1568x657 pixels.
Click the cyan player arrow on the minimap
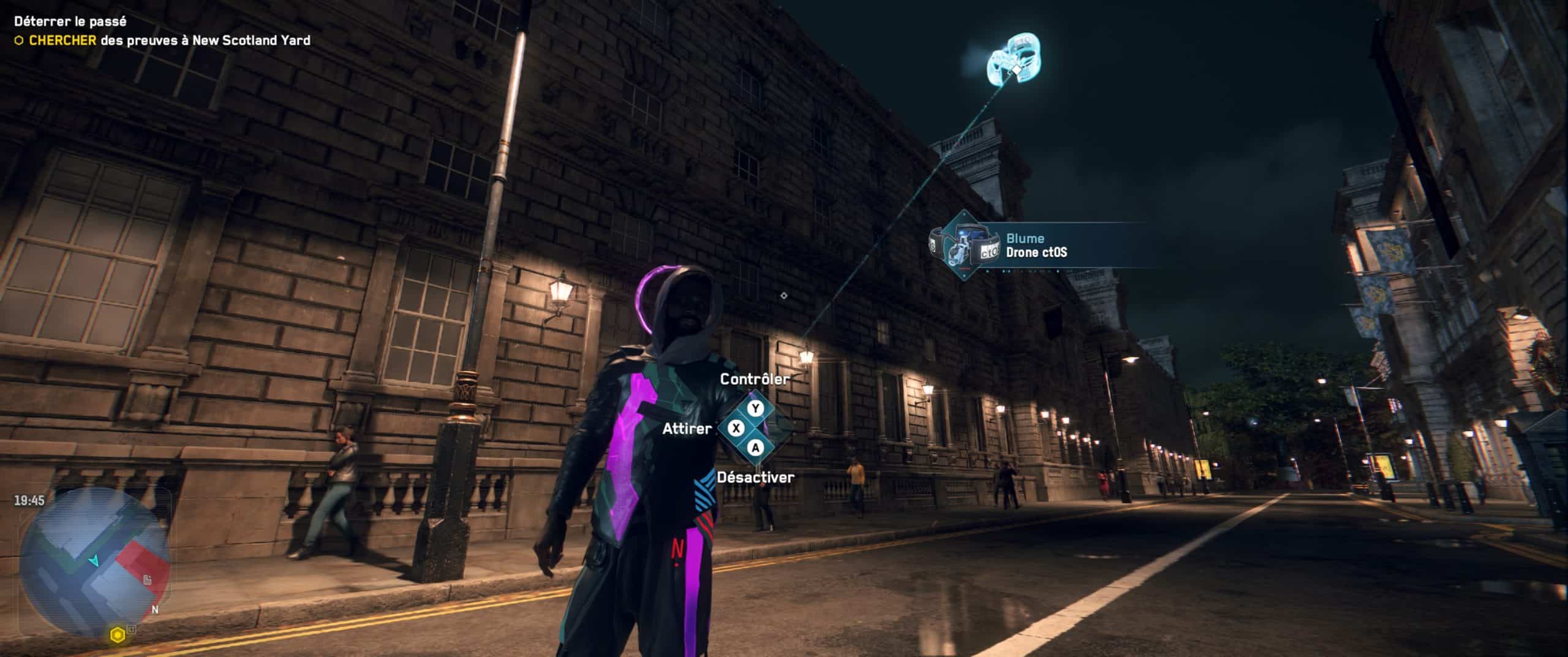point(94,560)
